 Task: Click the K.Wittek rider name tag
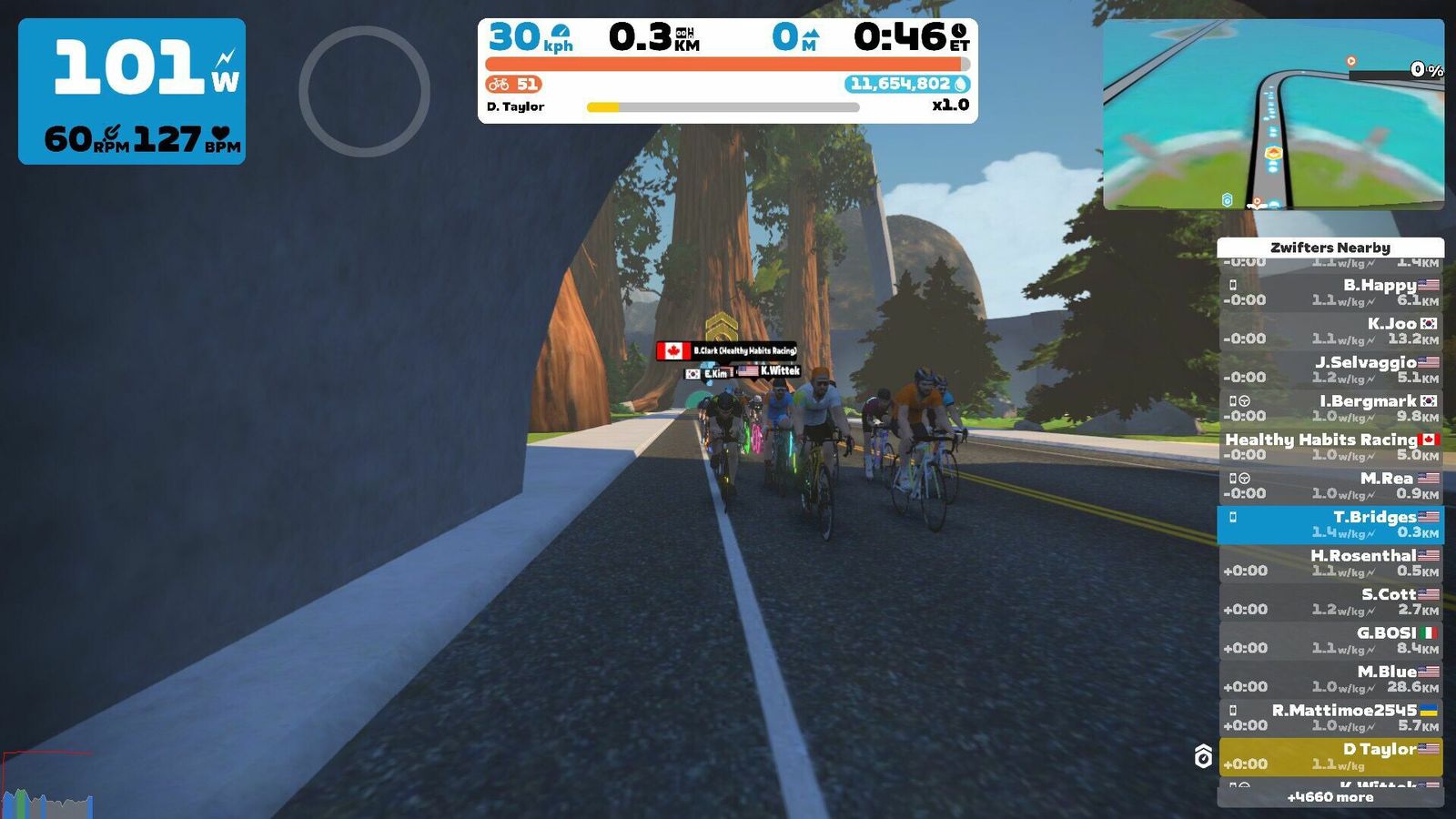click(770, 371)
